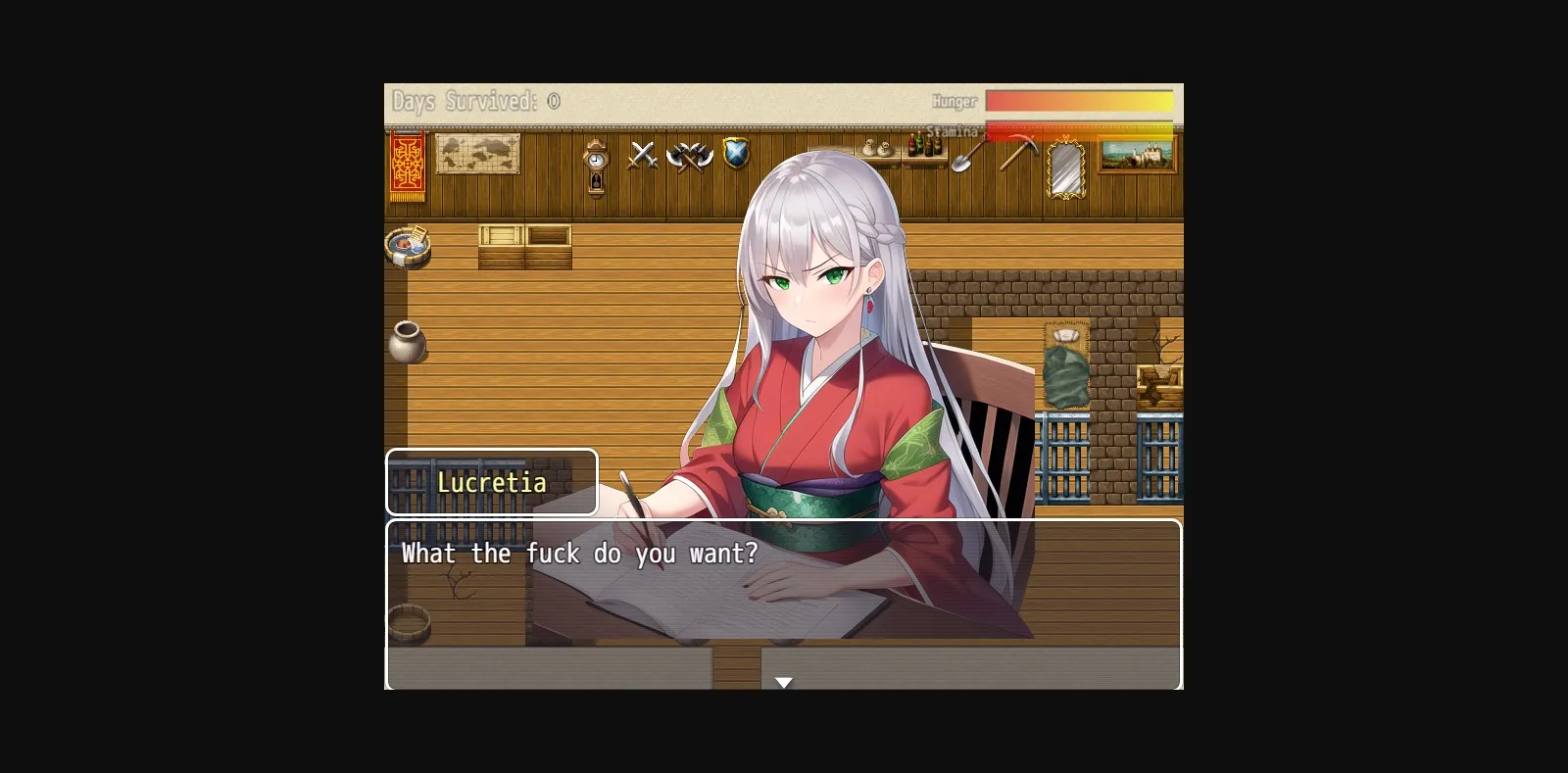Viewport: 1568px width, 773px height.
Task: Click the Days Survived counter
Action: (x=475, y=101)
